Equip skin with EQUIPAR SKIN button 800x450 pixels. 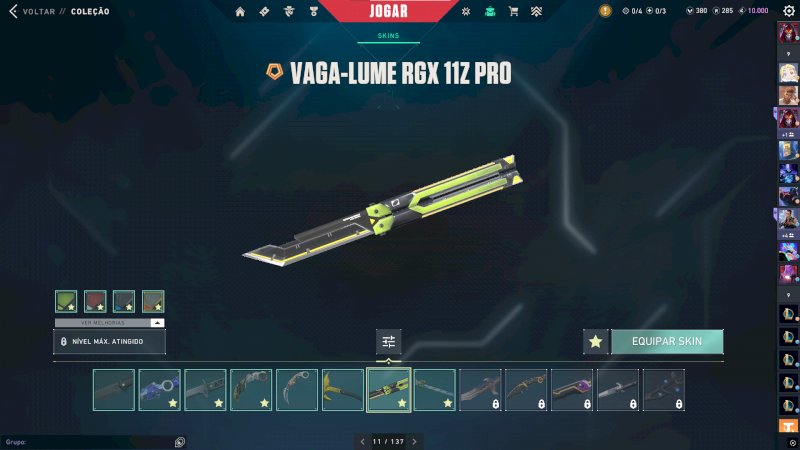[x=667, y=341]
